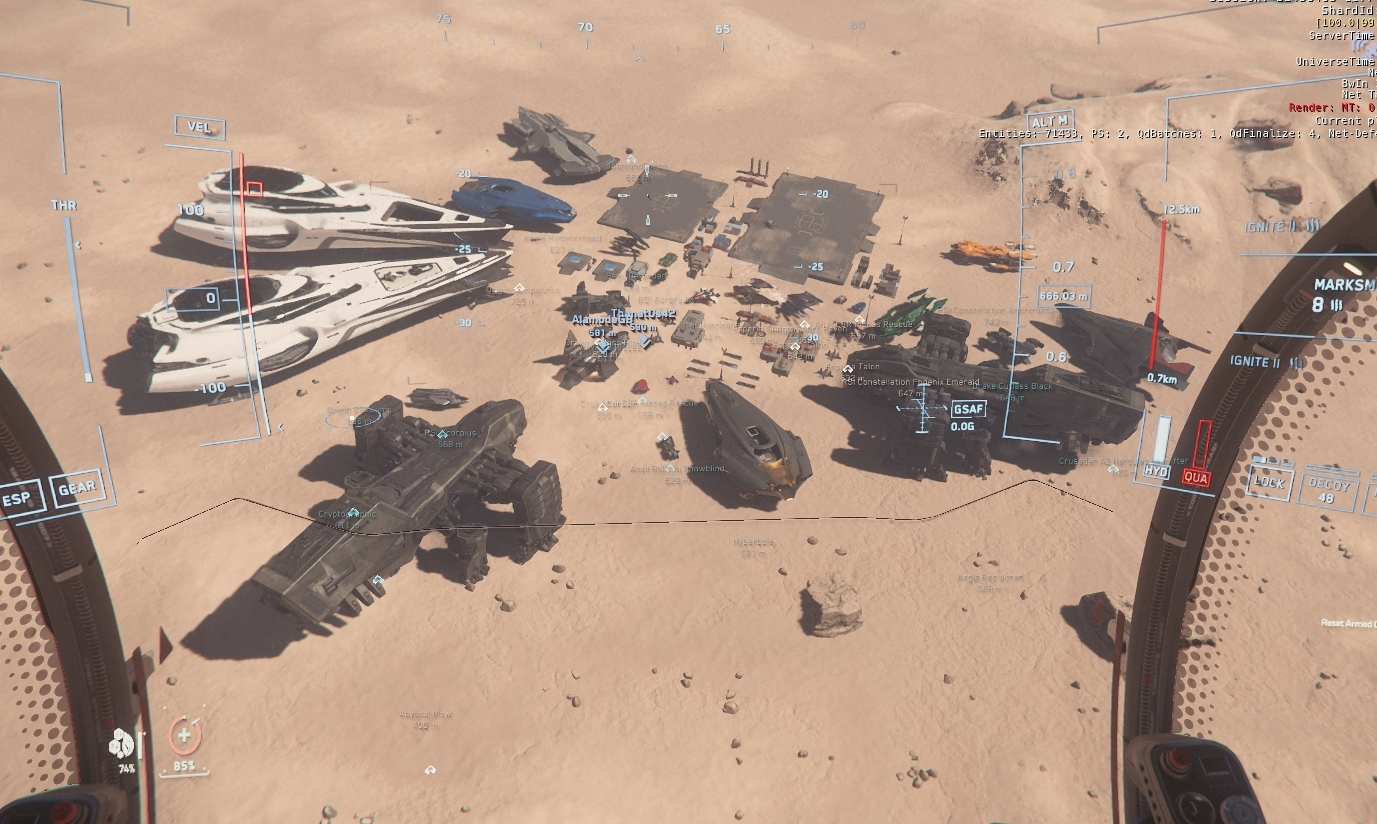This screenshot has height=824, width=1377.
Task: Click the VEL velocity label
Action: click(x=199, y=127)
